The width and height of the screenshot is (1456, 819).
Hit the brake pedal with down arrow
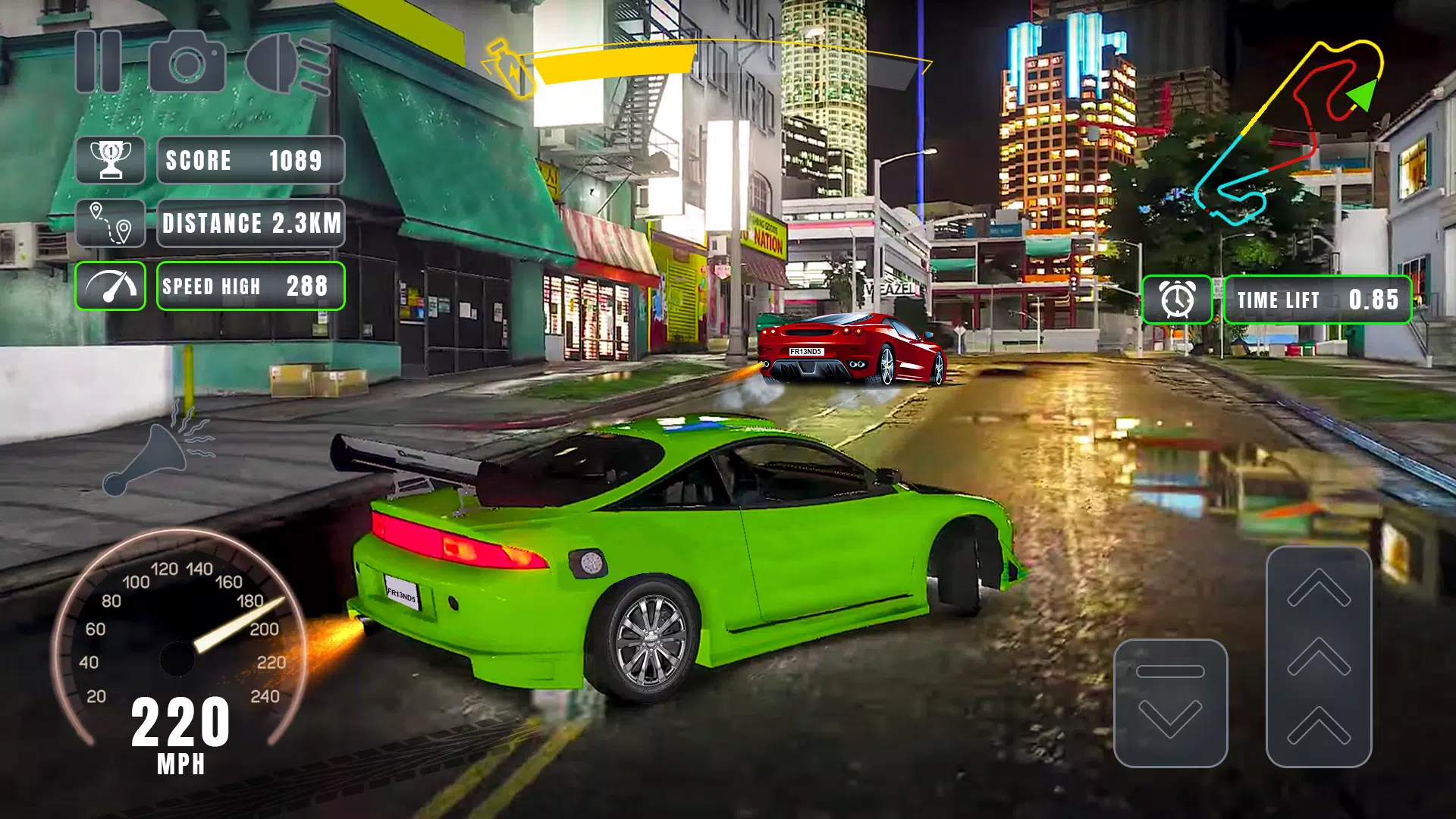[1170, 703]
